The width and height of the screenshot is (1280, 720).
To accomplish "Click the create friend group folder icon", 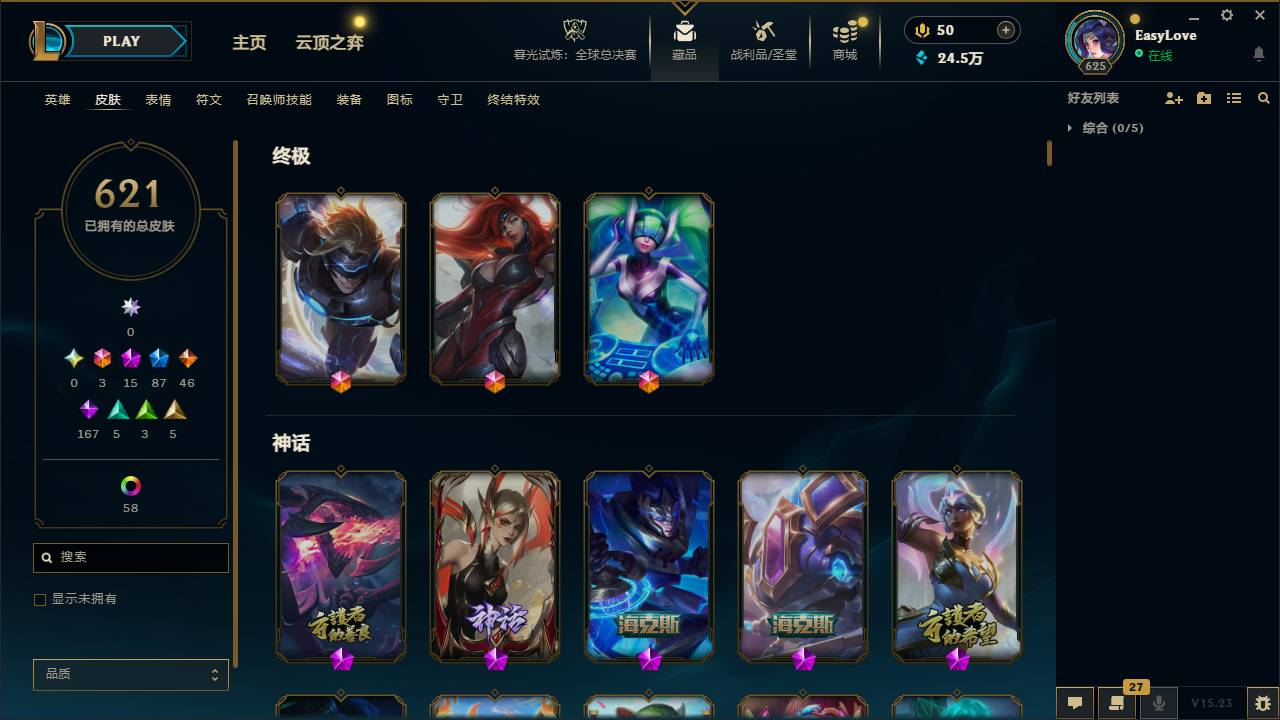I will (x=1204, y=97).
